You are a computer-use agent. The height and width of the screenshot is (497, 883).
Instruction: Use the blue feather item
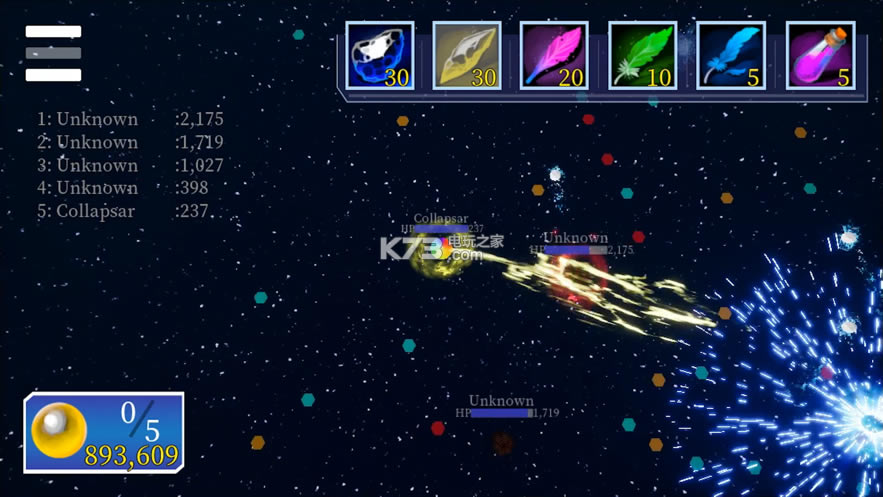pos(730,56)
